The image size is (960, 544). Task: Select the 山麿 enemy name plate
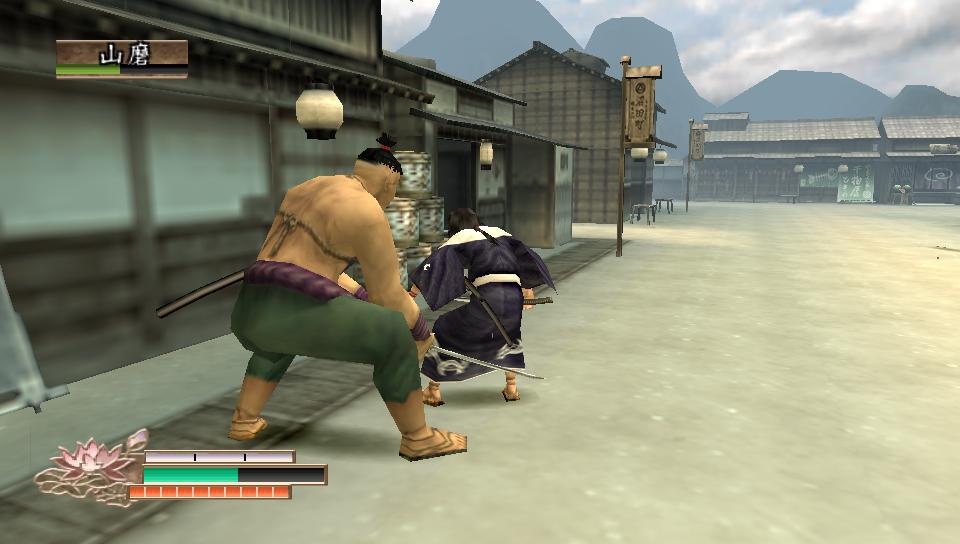click(x=122, y=56)
